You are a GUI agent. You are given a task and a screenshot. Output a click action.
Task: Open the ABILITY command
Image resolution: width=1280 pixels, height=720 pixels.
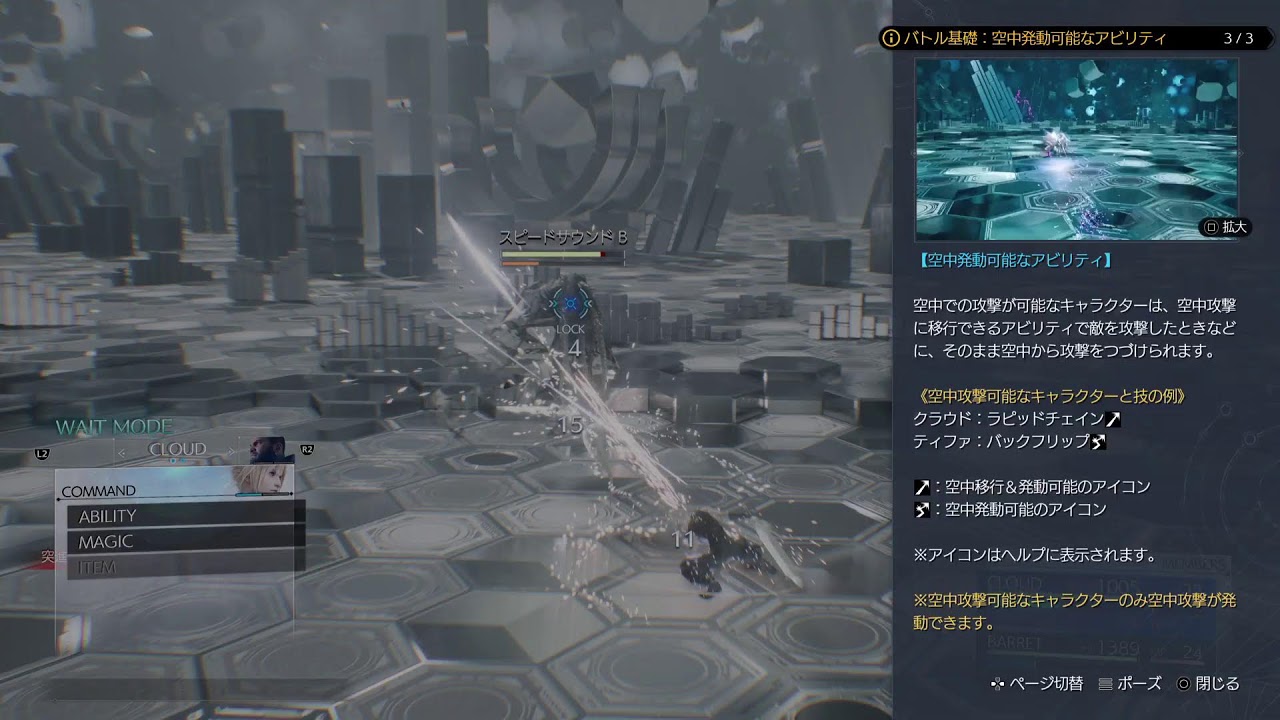click(185, 516)
